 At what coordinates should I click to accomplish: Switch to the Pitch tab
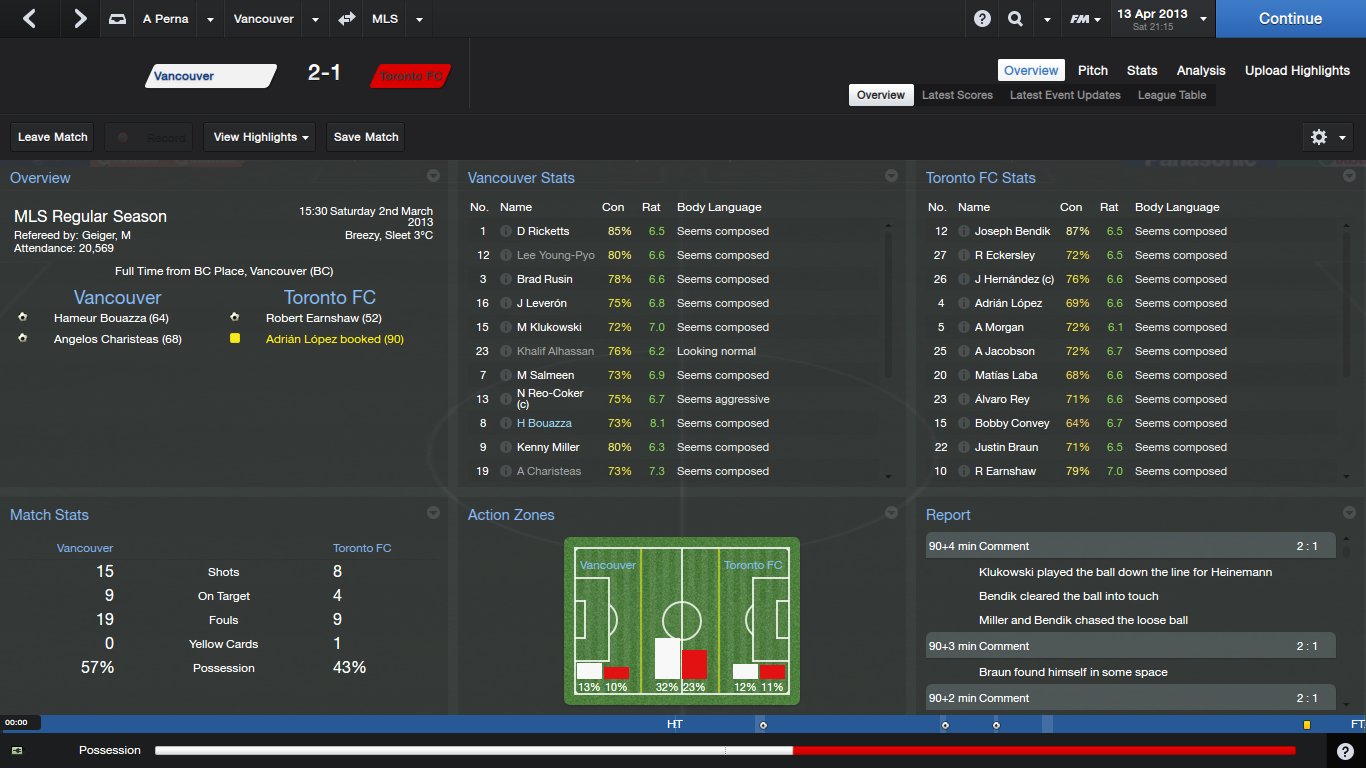(1093, 70)
